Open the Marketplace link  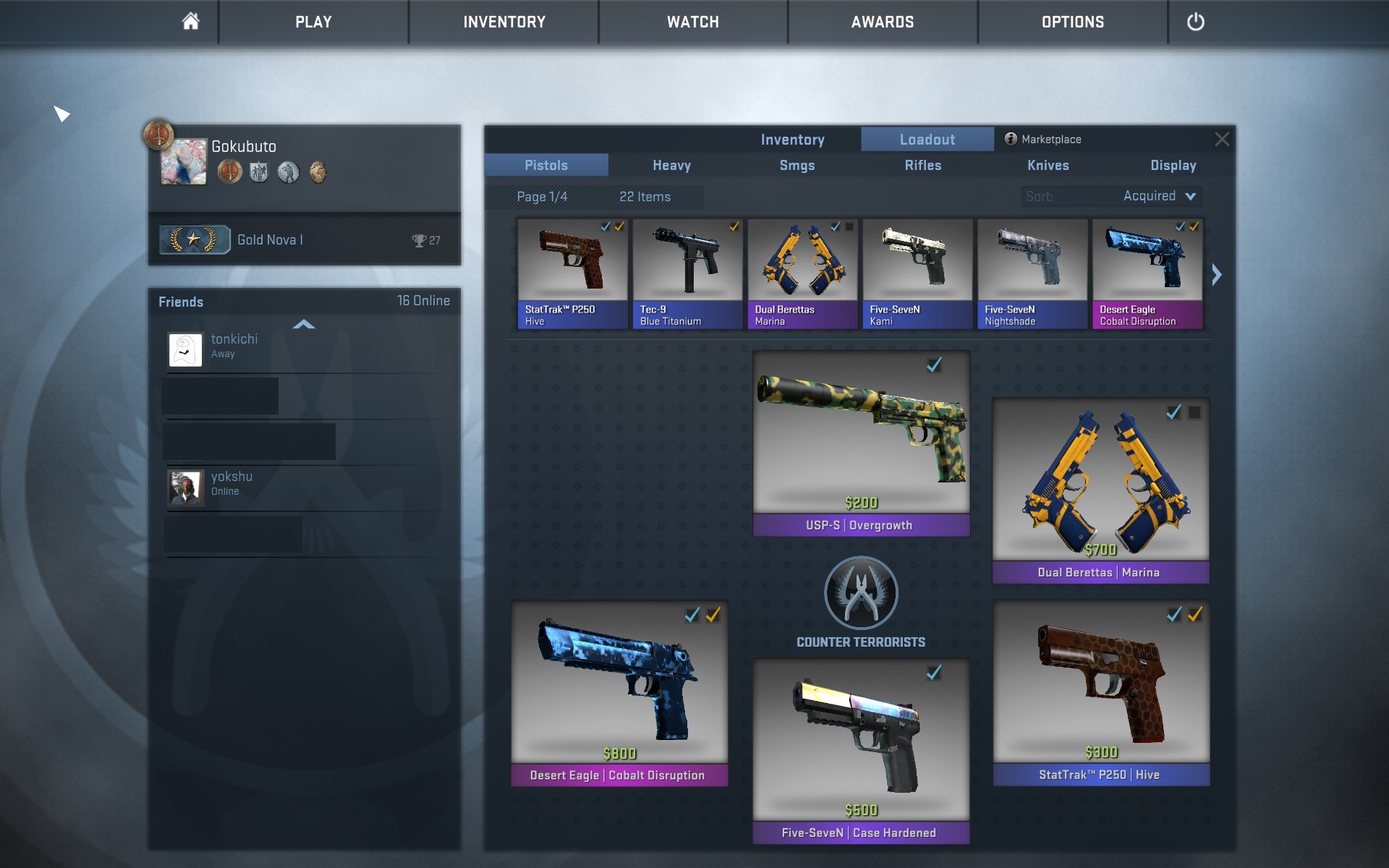point(1043,140)
